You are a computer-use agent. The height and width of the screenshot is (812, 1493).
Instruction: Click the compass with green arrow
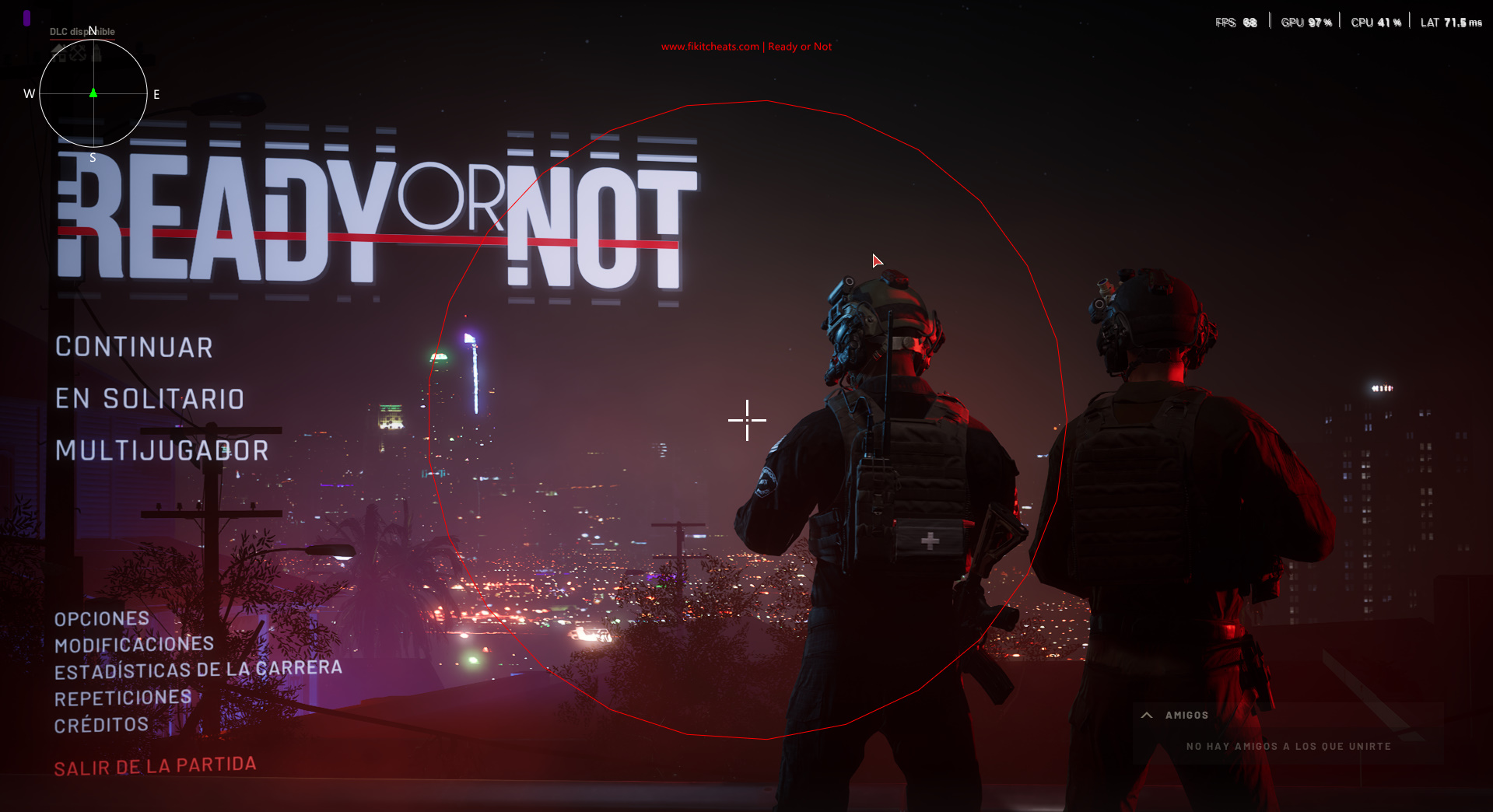point(93,93)
